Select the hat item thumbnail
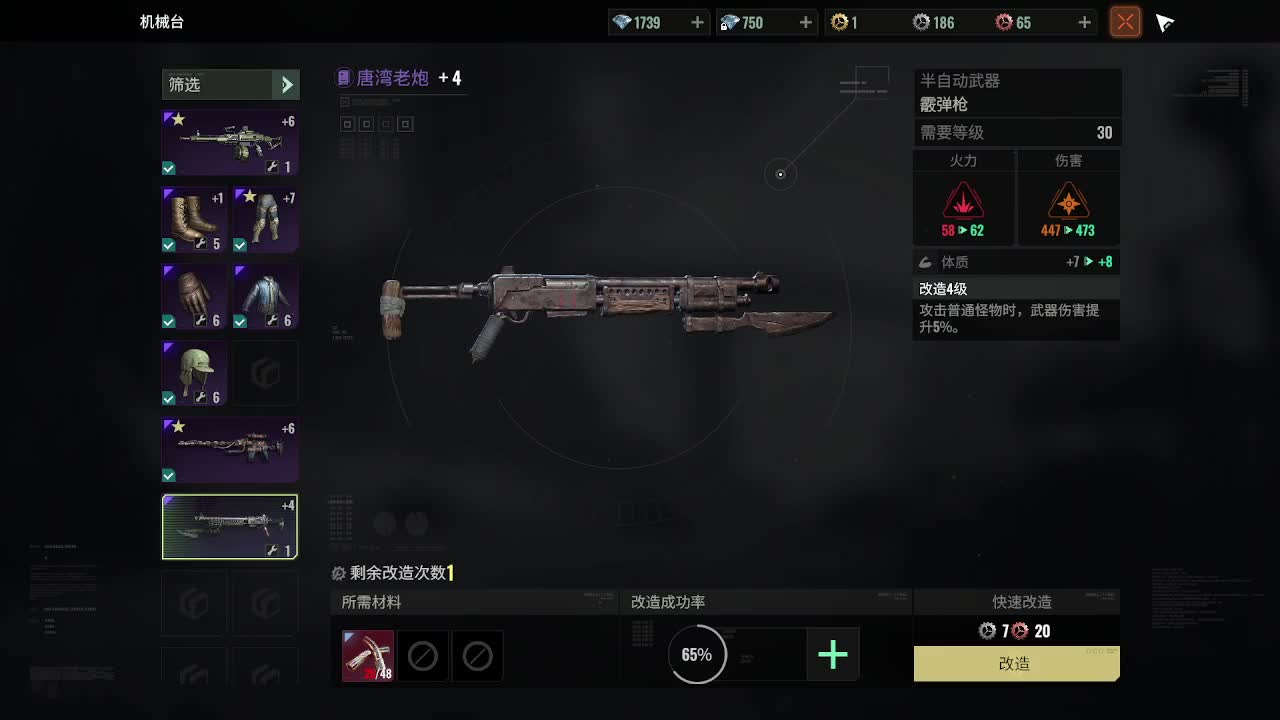1280x720 pixels. click(193, 372)
